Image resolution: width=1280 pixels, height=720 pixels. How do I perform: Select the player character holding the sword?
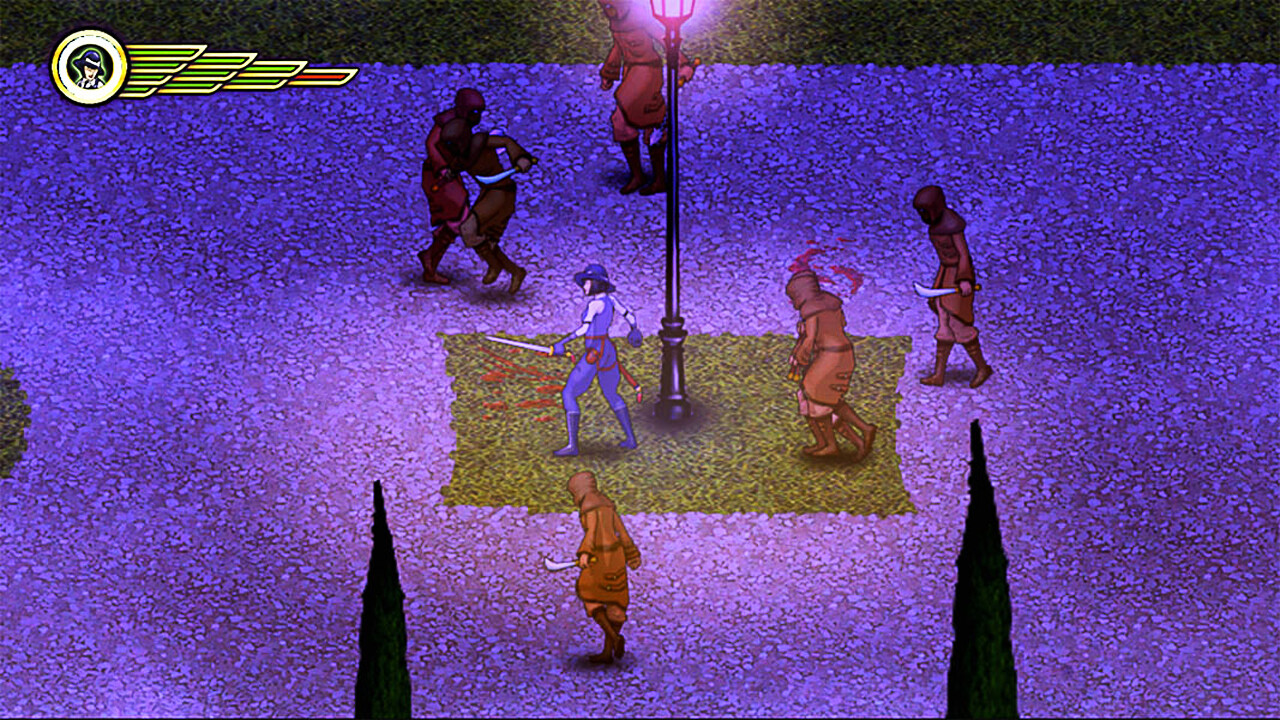(x=600, y=360)
